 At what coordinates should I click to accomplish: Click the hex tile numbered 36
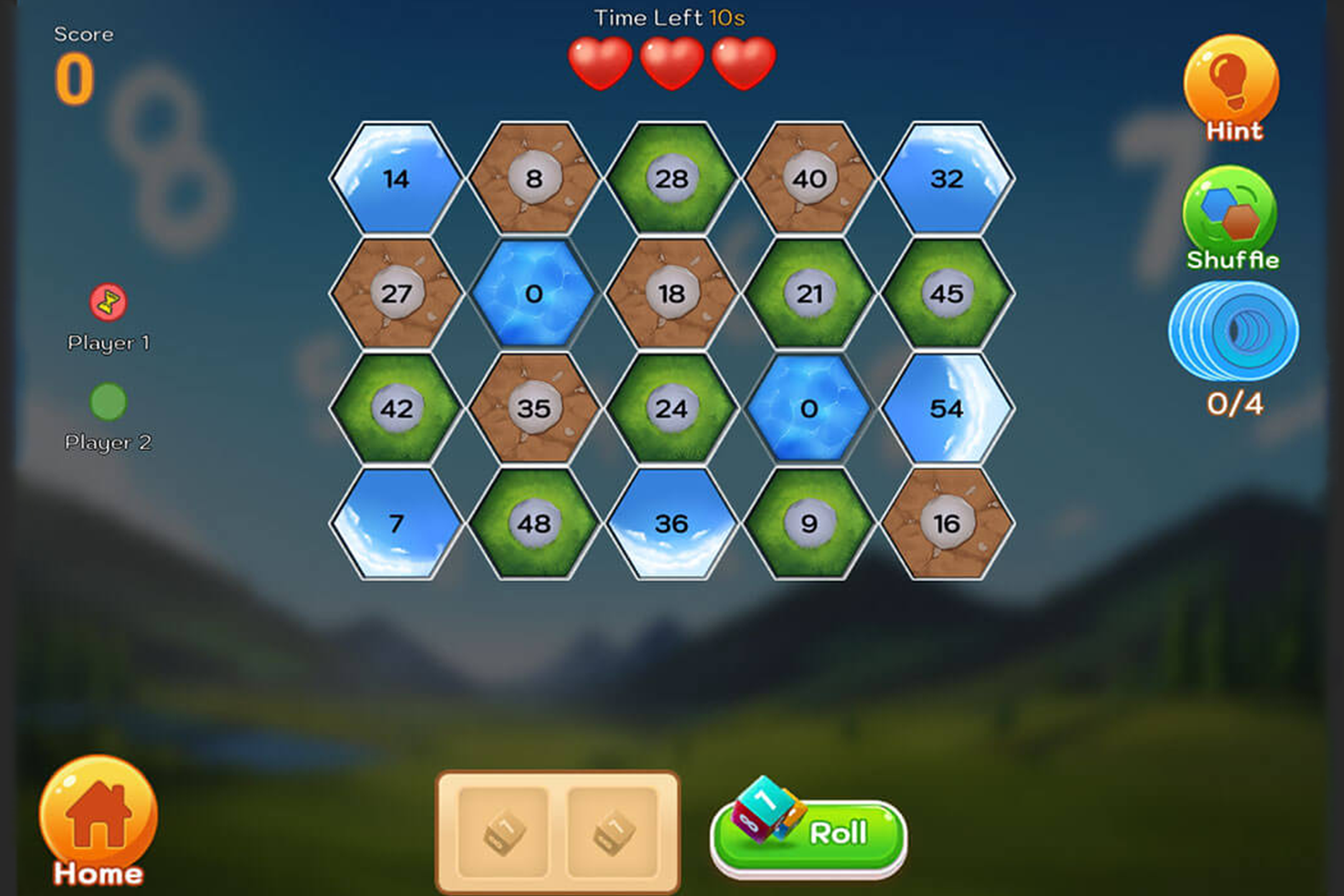(x=671, y=524)
